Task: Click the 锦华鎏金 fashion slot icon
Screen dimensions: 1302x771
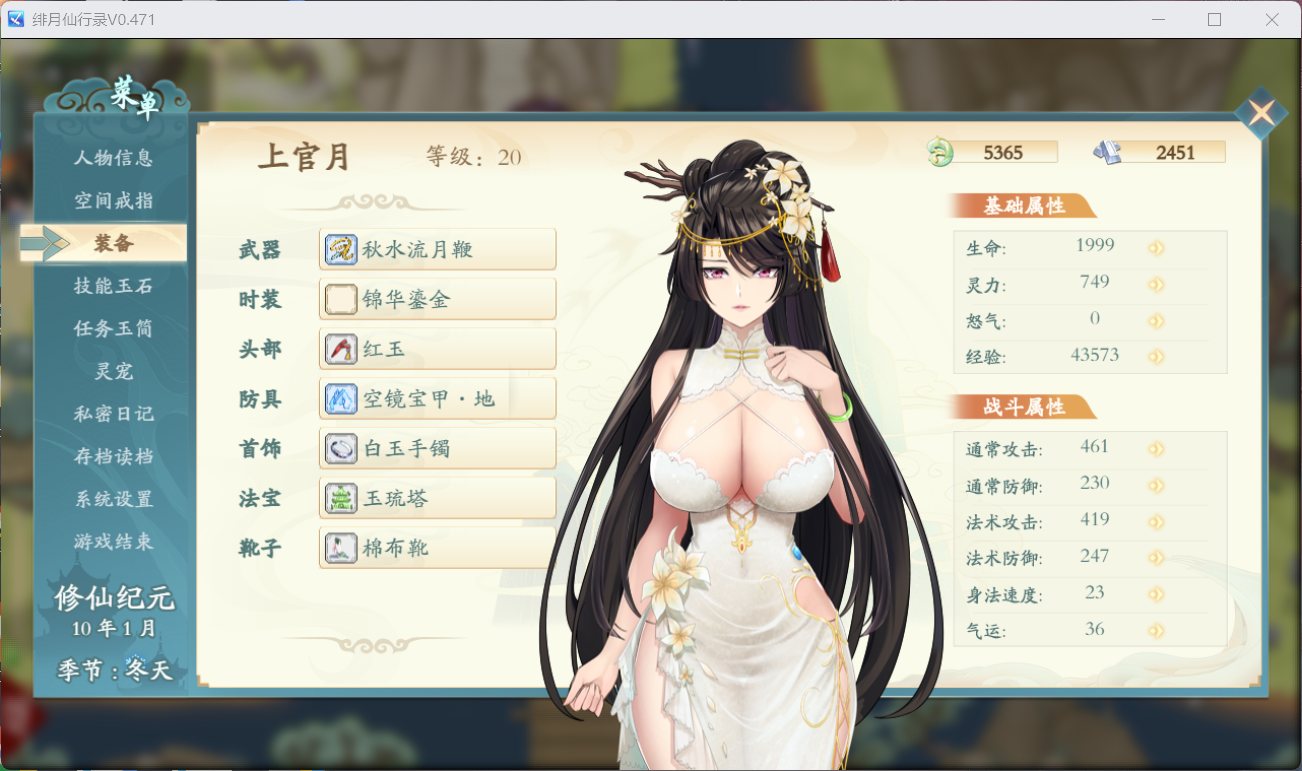Action: tap(340, 298)
